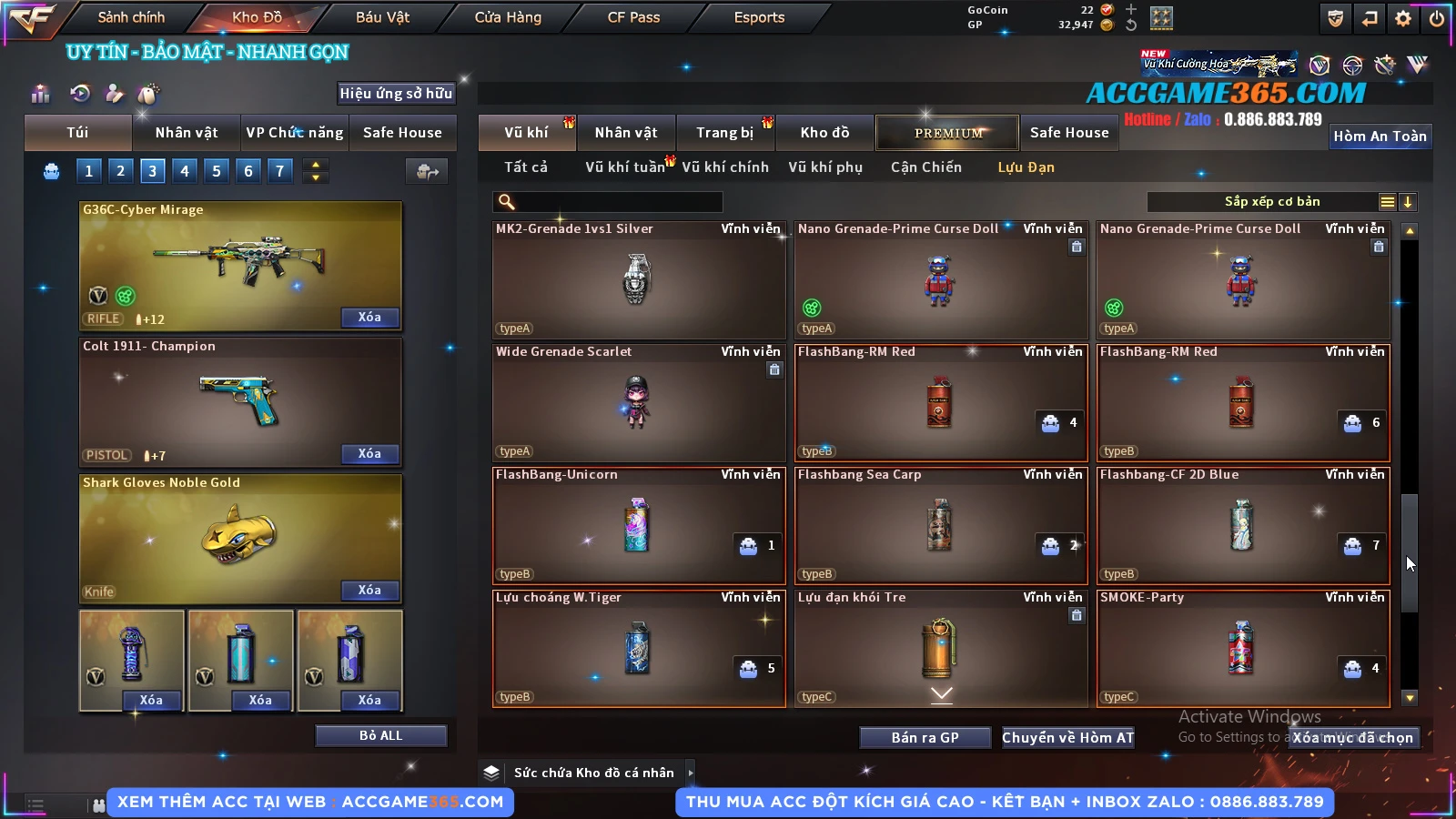
Task: Go to the Cửa Hàng shop
Action: [508, 17]
